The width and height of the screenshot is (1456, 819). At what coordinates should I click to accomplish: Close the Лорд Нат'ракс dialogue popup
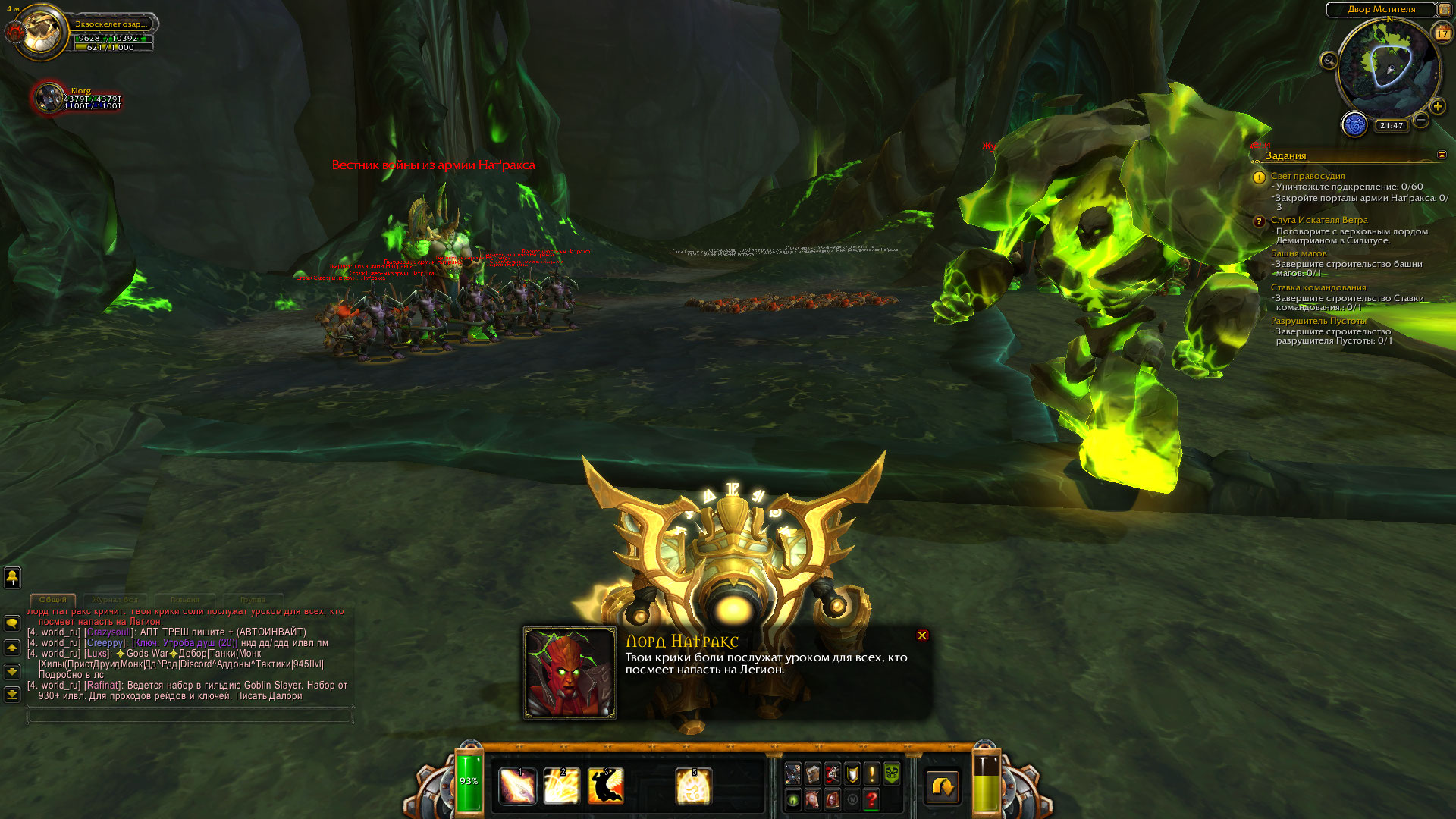922,635
